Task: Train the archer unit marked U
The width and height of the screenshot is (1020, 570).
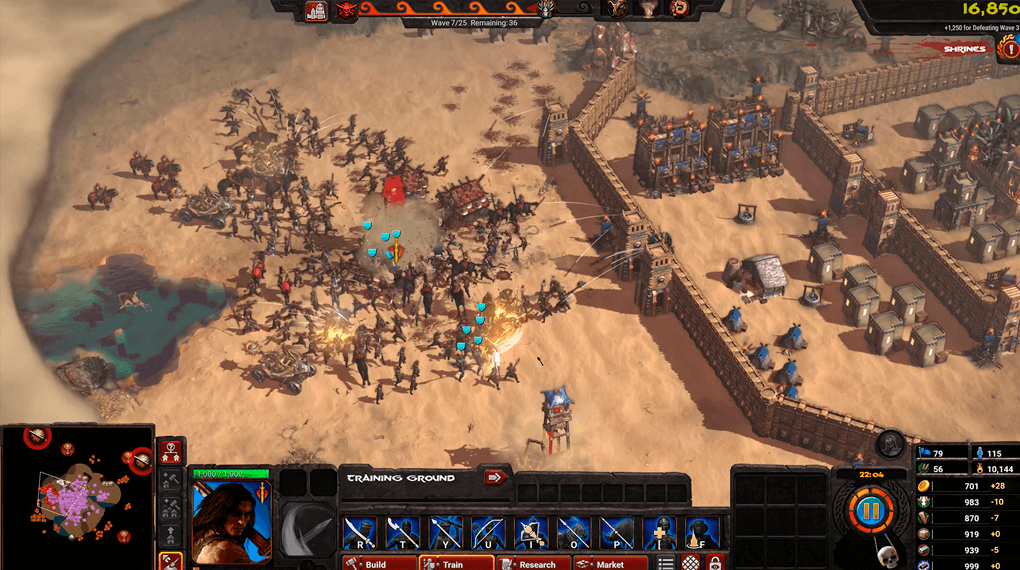Action: tap(489, 533)
